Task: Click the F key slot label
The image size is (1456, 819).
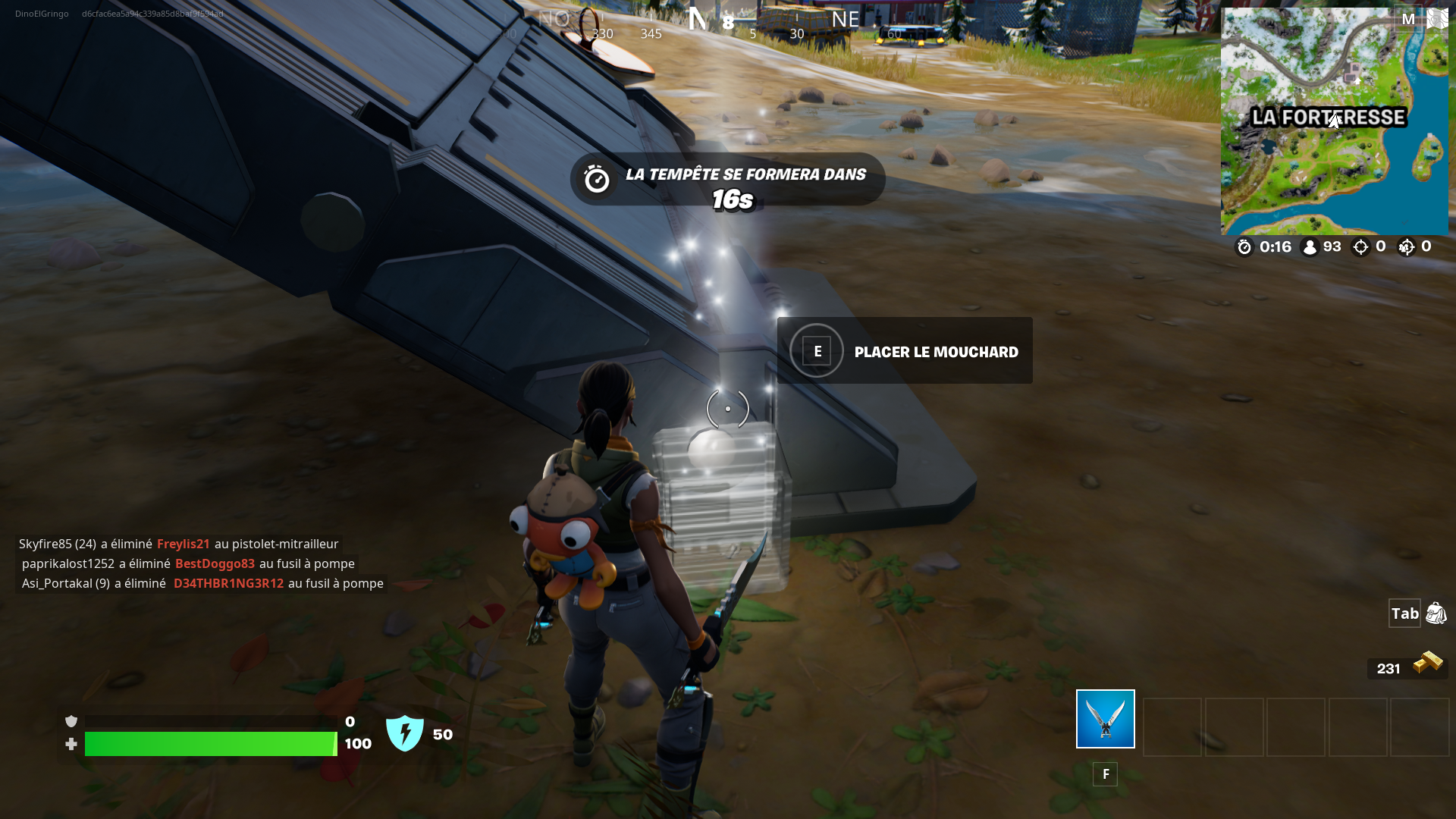Action: pyautogui.click(x=1106, y=773)
